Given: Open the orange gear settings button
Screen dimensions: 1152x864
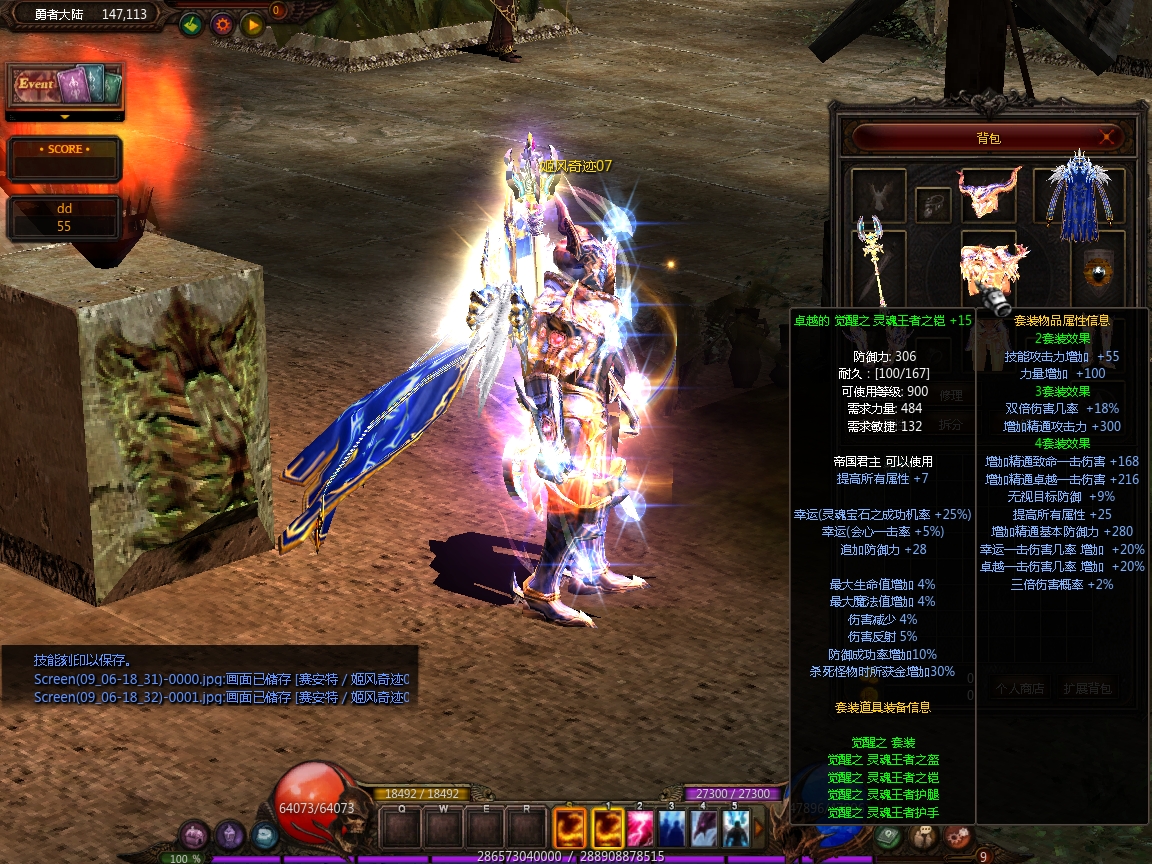Looking at the screenshot, I should 222,25.
